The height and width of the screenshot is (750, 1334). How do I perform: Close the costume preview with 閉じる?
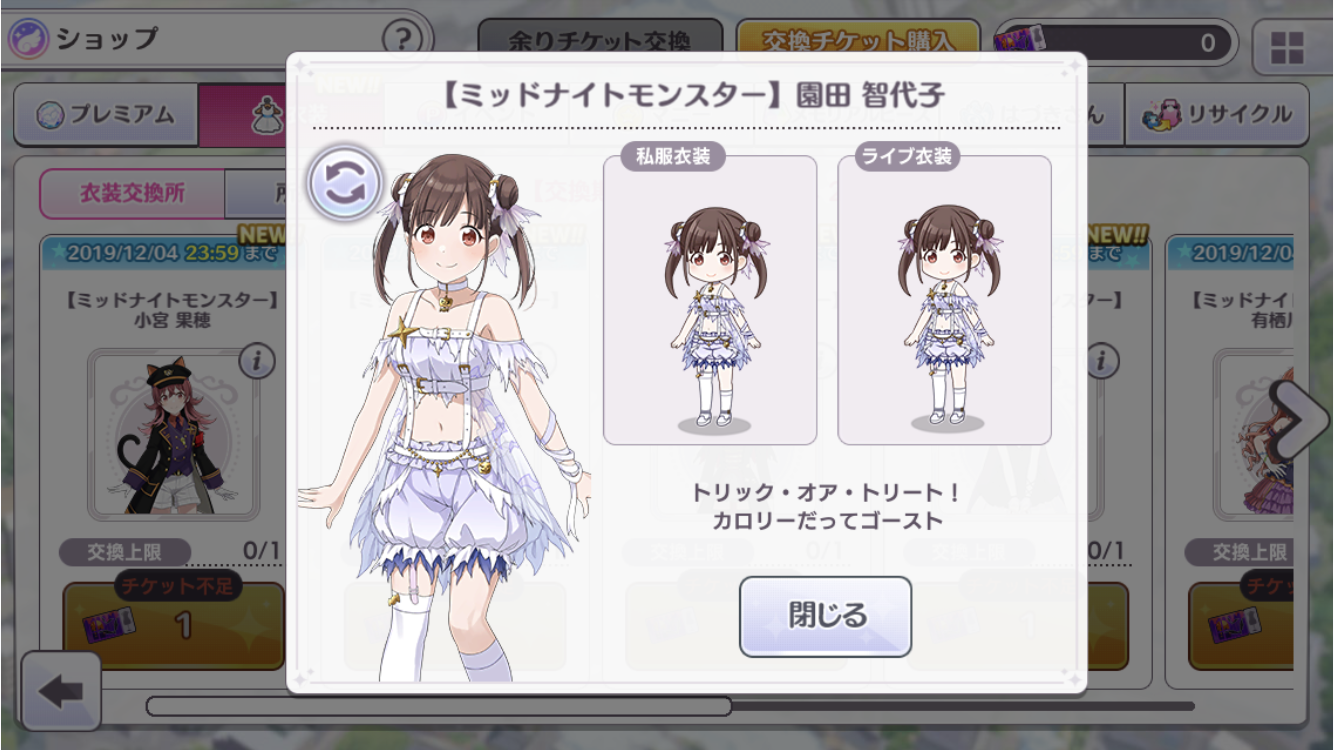coord(825,616)
